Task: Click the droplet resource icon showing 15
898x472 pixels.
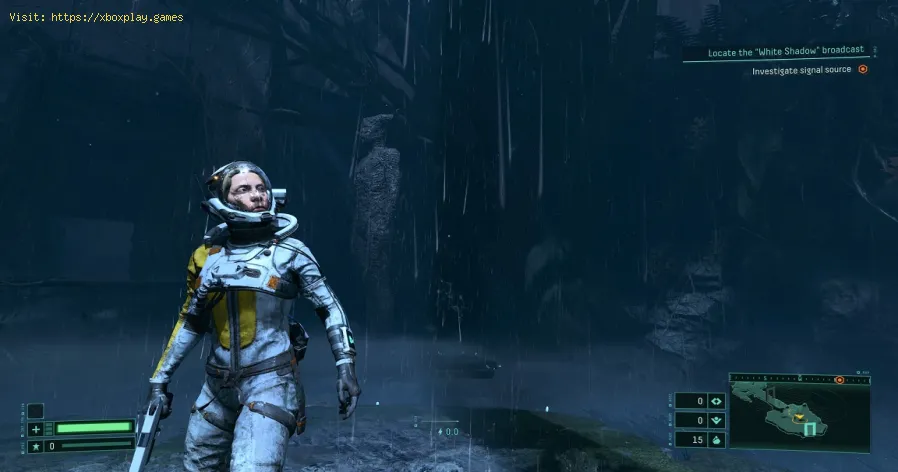Action: point(715,439)
